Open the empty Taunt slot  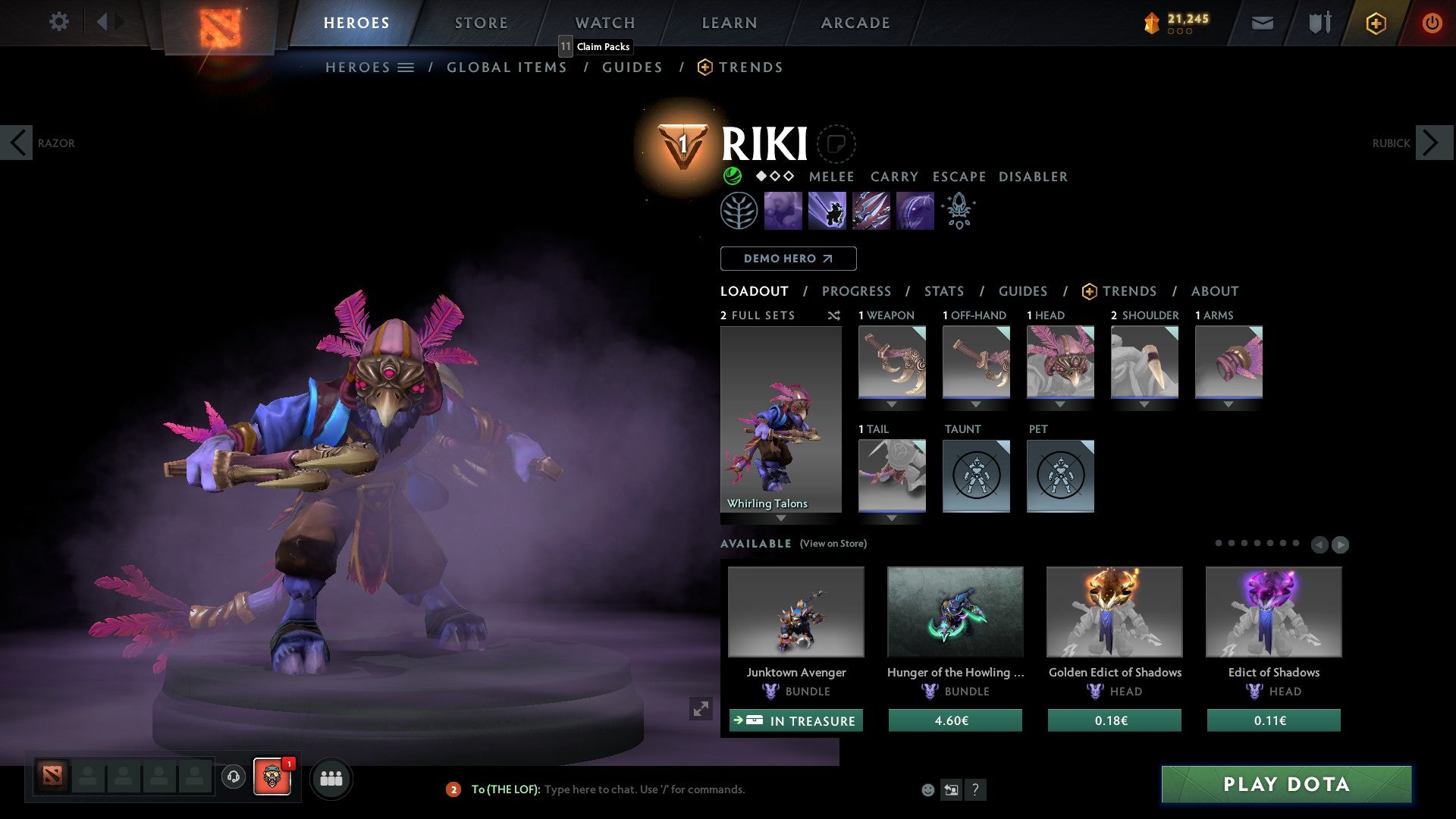point(976,476)
